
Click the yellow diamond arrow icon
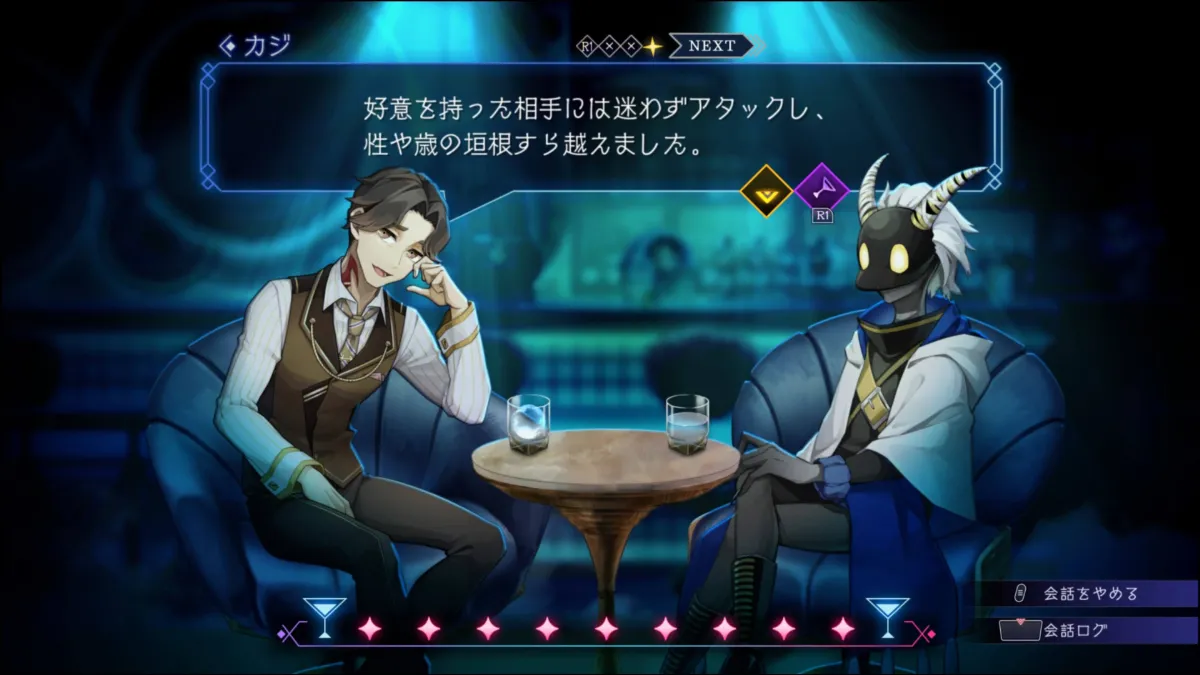(766, 189)
